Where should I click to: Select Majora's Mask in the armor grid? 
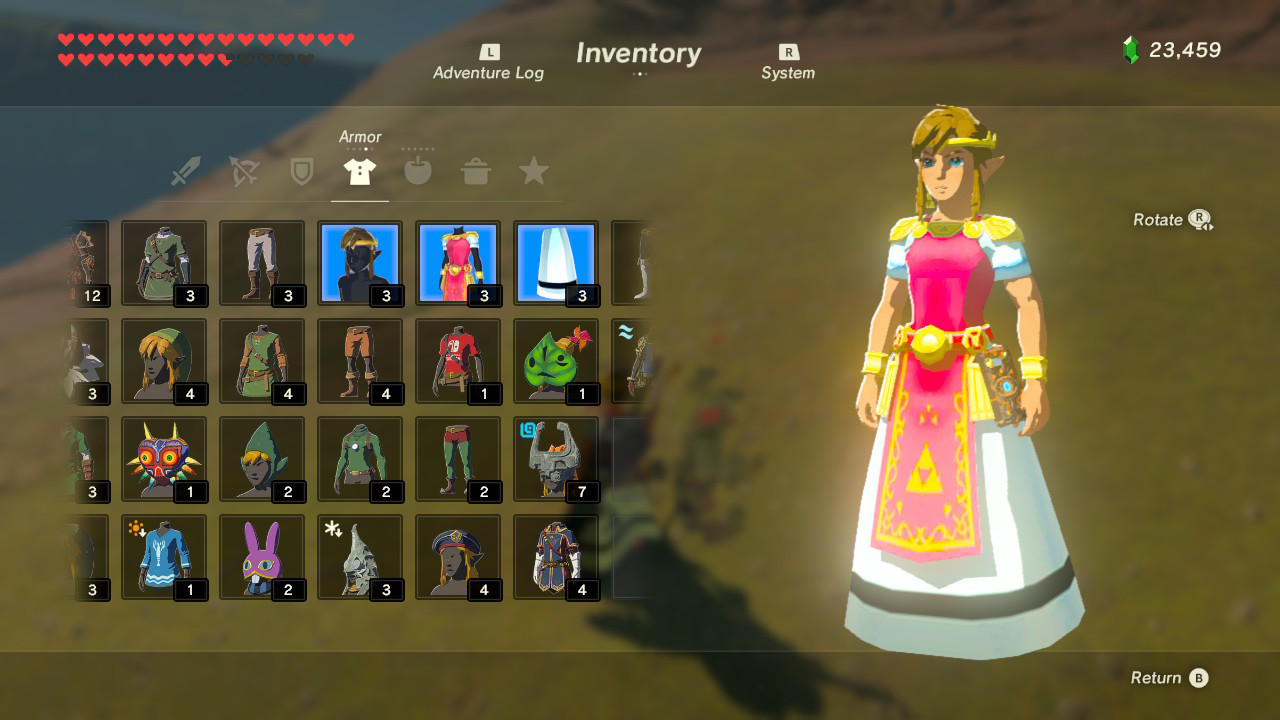click(164, 459)
